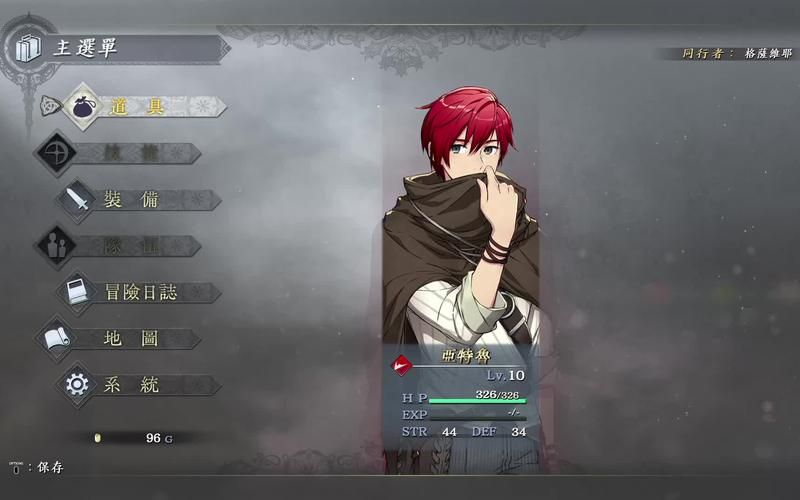800x500 pixels.
Task: Open the 系統 system menu
Action: point(130,385)
